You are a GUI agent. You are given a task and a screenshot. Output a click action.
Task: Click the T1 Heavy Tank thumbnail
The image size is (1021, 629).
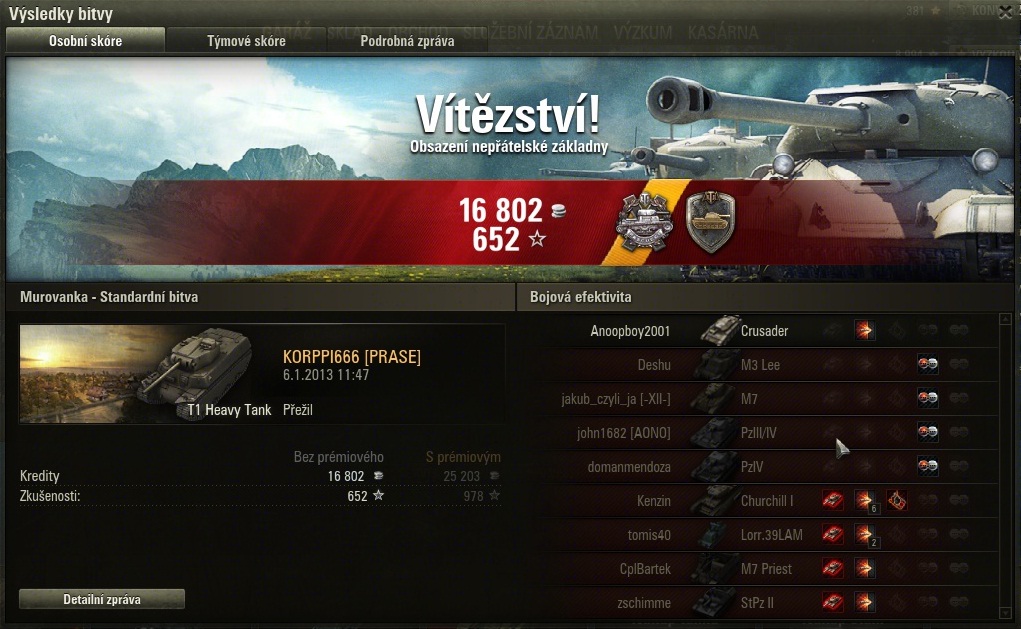click(x=147, y=373)
